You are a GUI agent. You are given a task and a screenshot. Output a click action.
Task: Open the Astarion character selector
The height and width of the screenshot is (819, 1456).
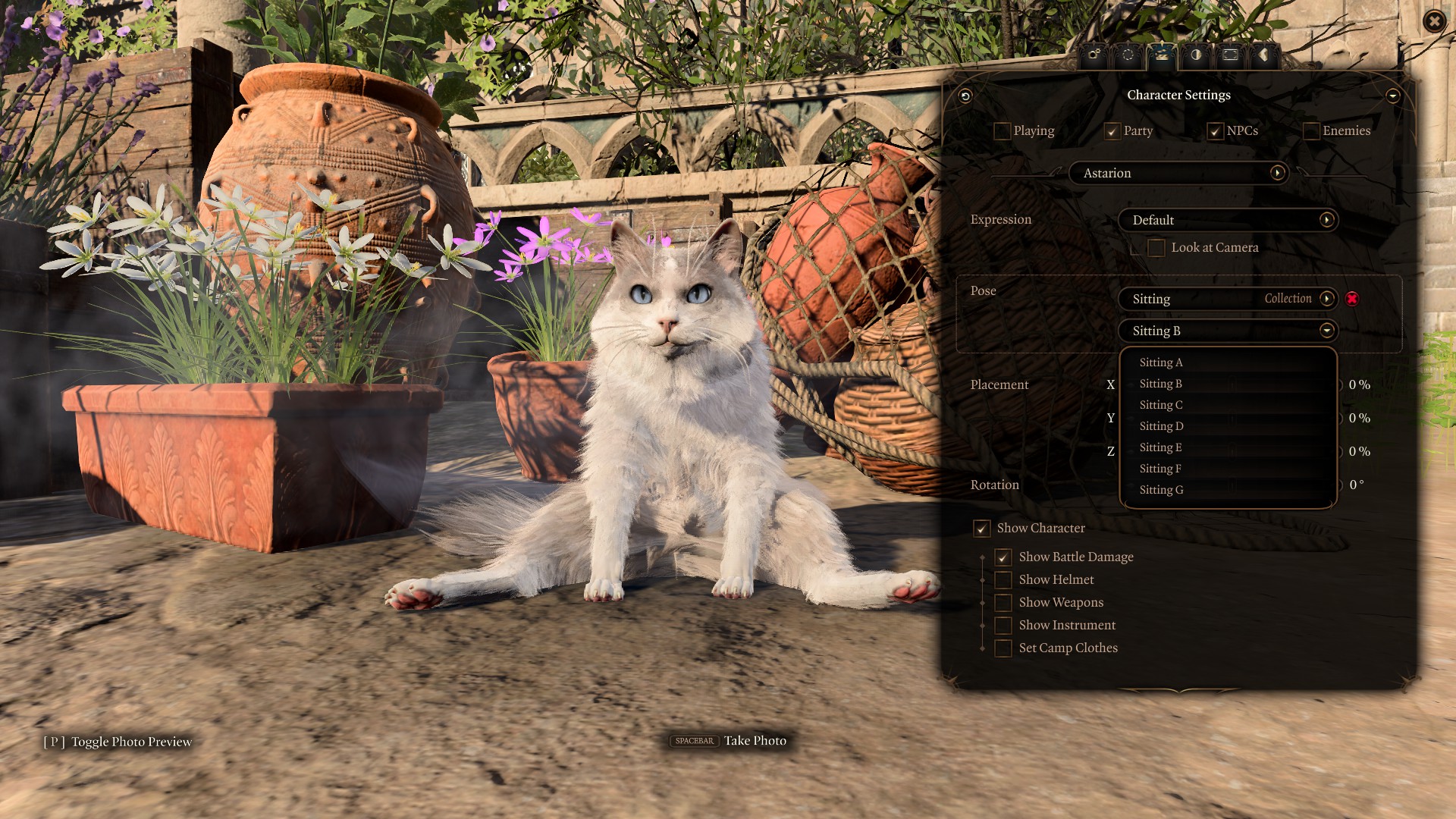tap(1178, 174)
